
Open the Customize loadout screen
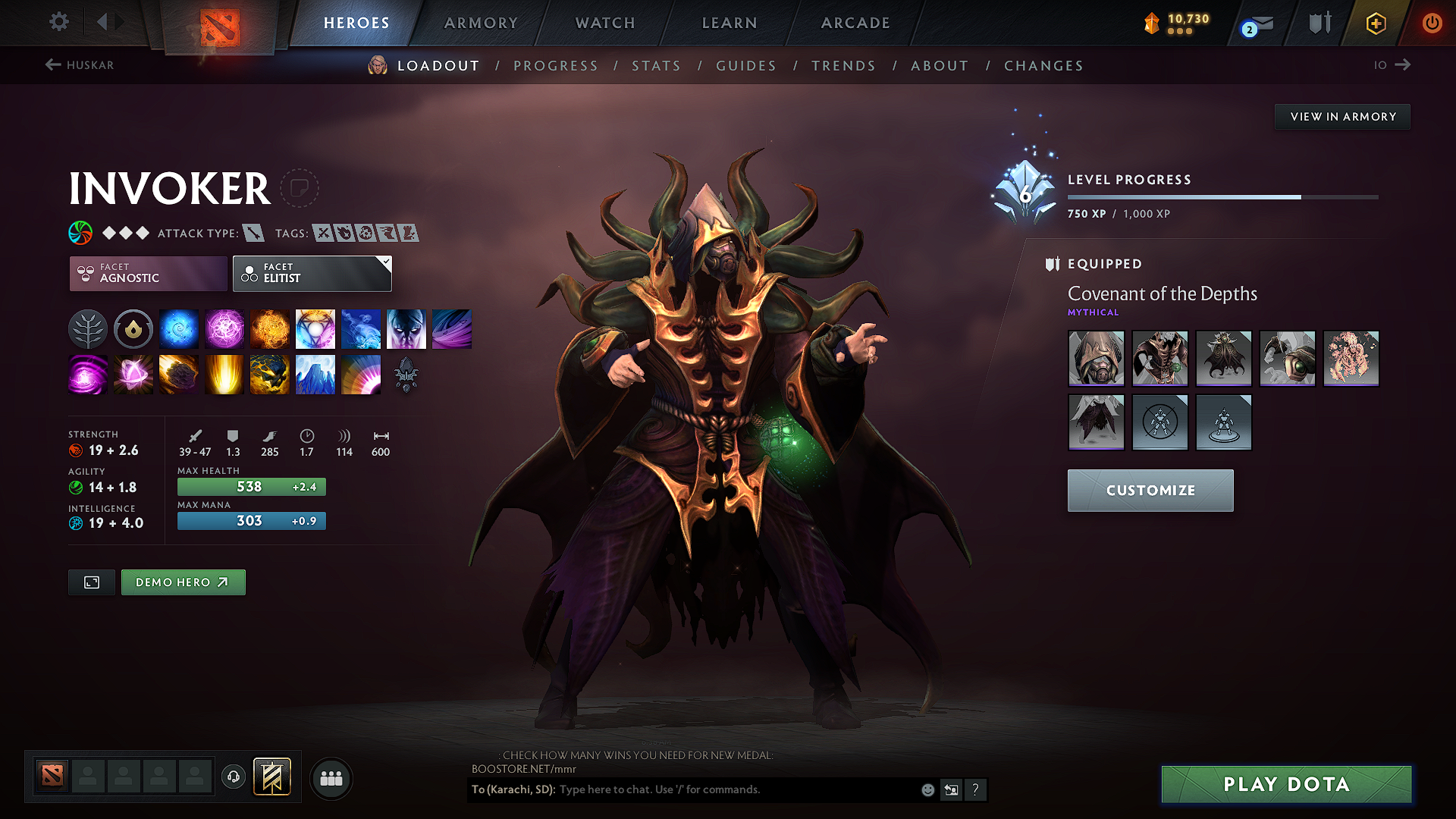pos(1150,491)
